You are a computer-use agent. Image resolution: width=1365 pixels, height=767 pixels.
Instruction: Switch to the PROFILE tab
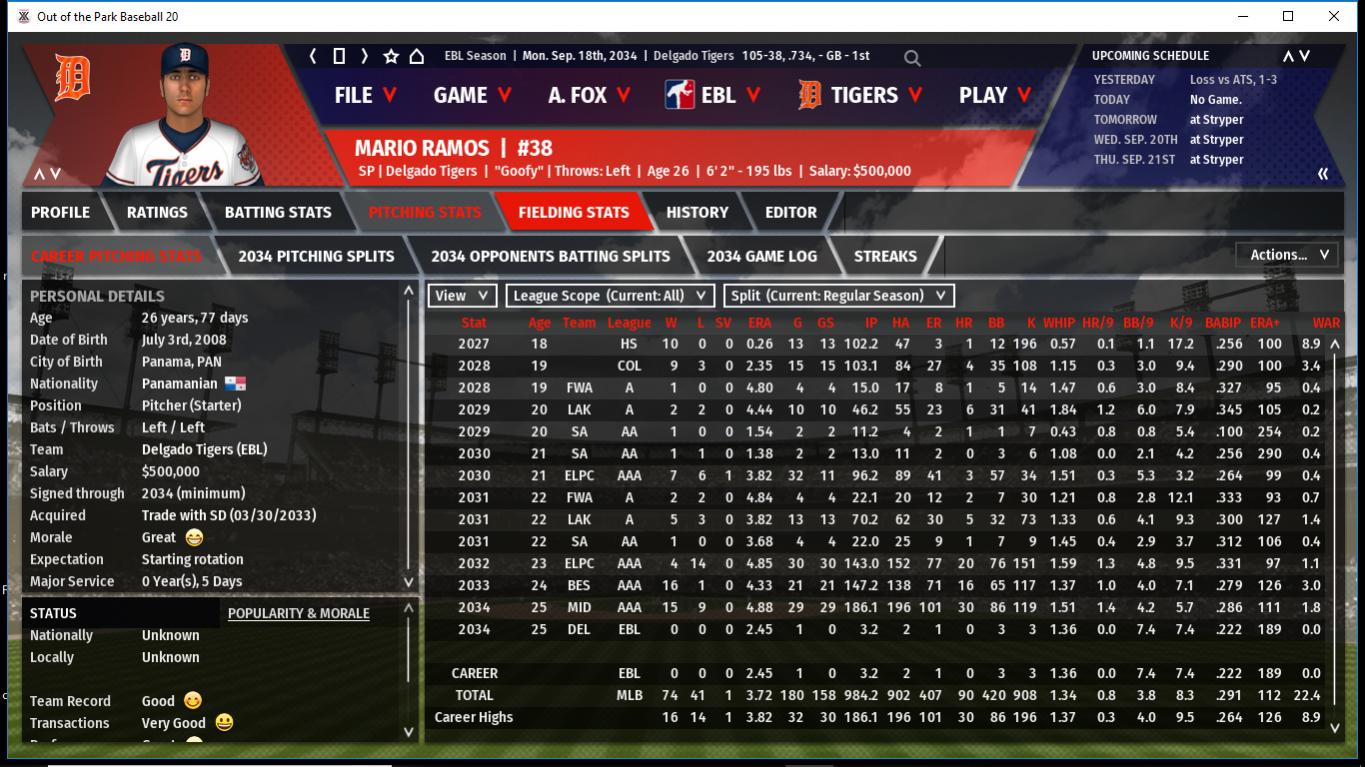click(x=60, y=212)
